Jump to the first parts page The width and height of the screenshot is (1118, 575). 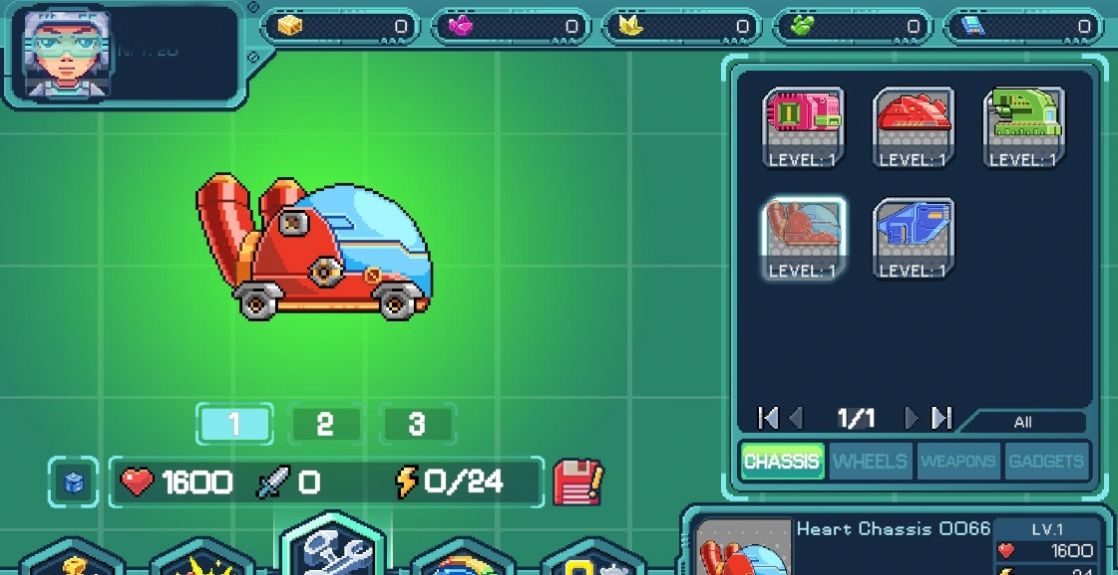[x=768, y=418]
